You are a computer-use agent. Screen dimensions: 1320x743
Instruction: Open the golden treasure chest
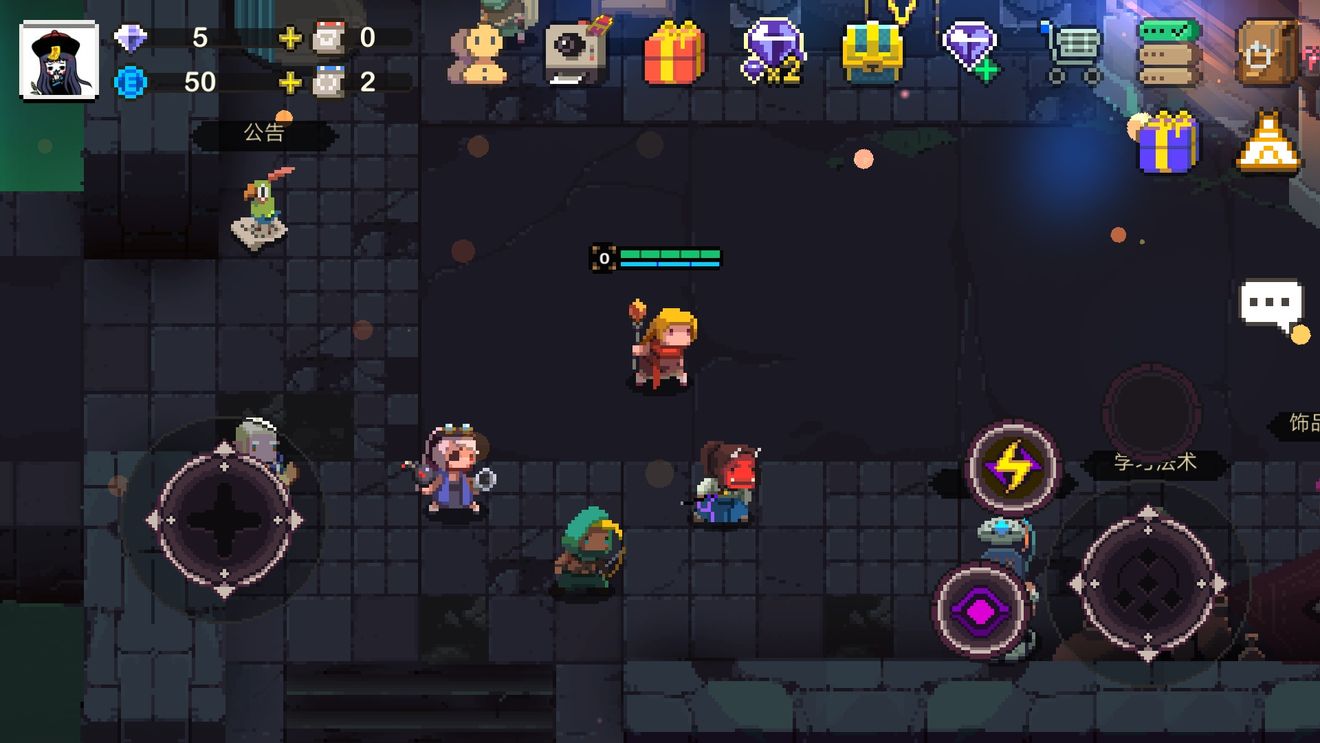872,52
